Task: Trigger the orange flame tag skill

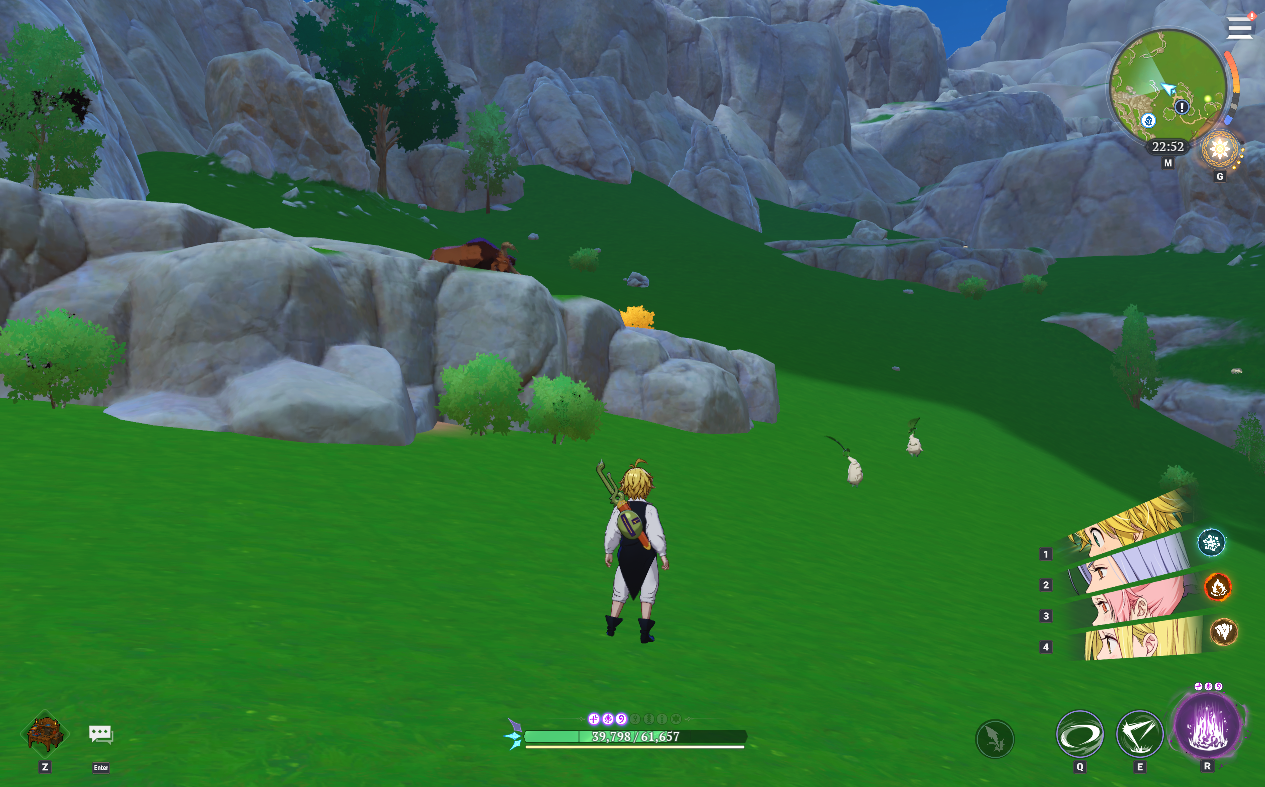Action: (1217, 586)
